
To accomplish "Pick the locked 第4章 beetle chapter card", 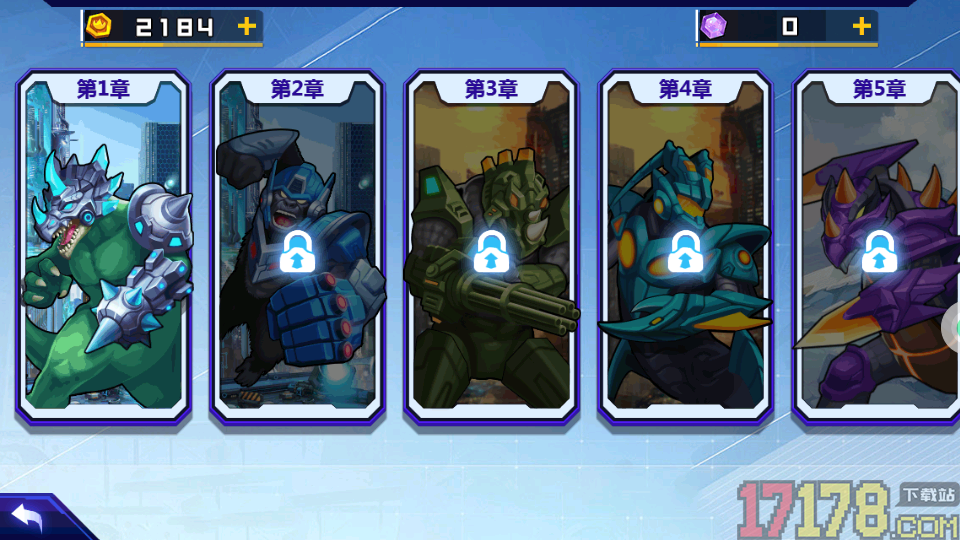I will (685, 250).
